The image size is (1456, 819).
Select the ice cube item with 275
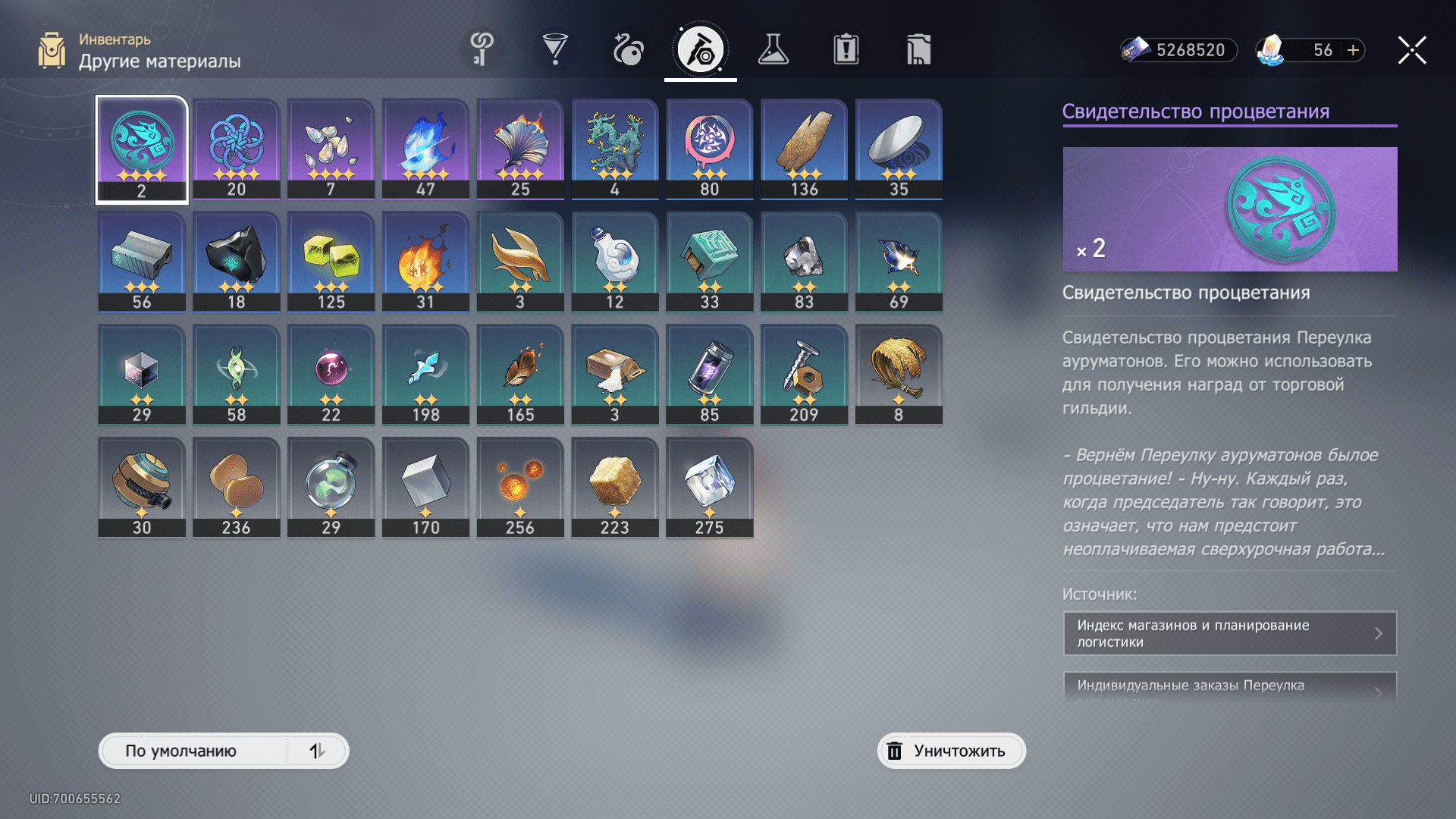710,488
